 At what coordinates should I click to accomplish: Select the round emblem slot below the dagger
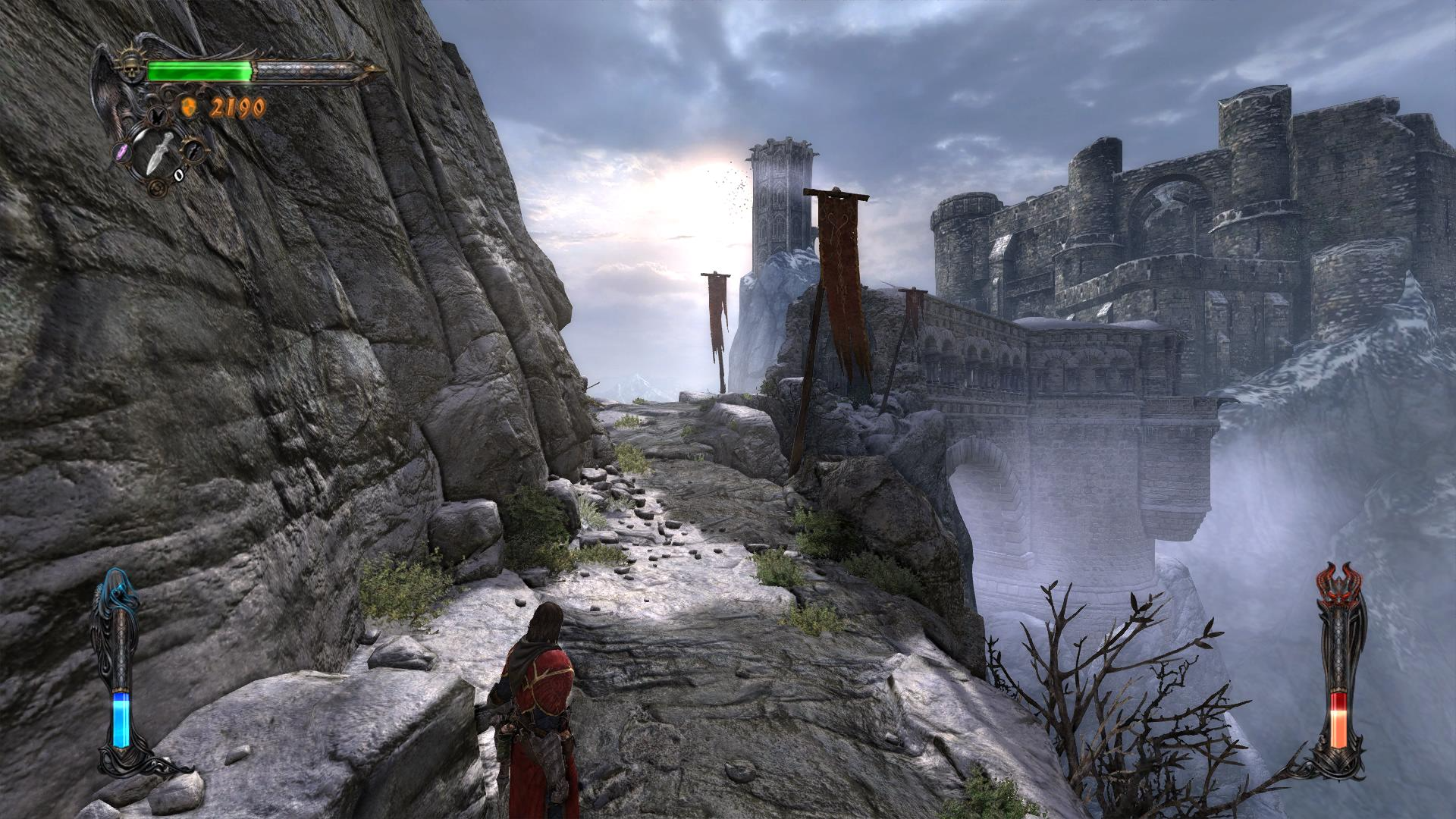[157, 187]
